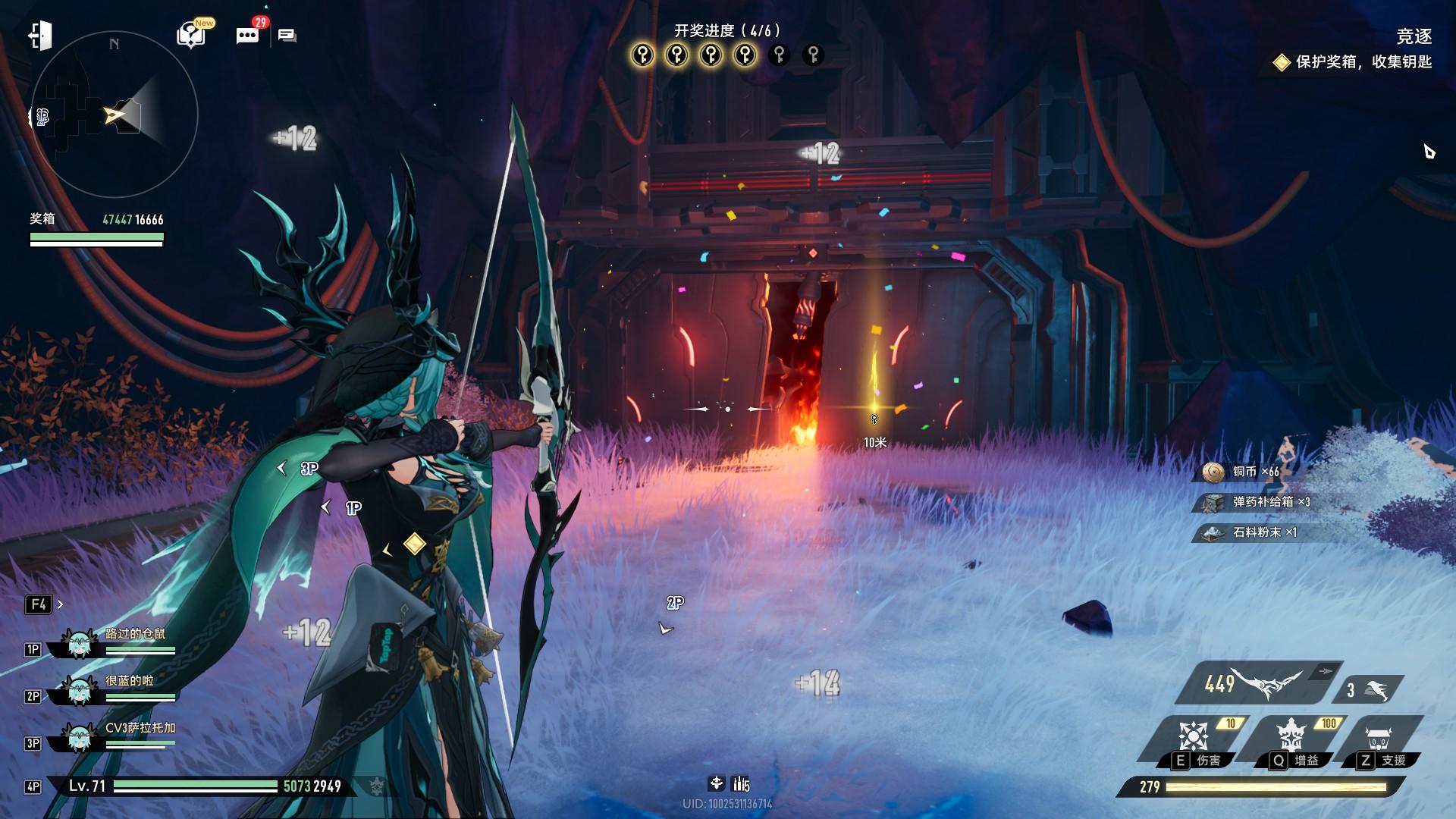Screen dimensions: 1456x819
Task: Open chat messages with 29 notifications
Action: 247,36
